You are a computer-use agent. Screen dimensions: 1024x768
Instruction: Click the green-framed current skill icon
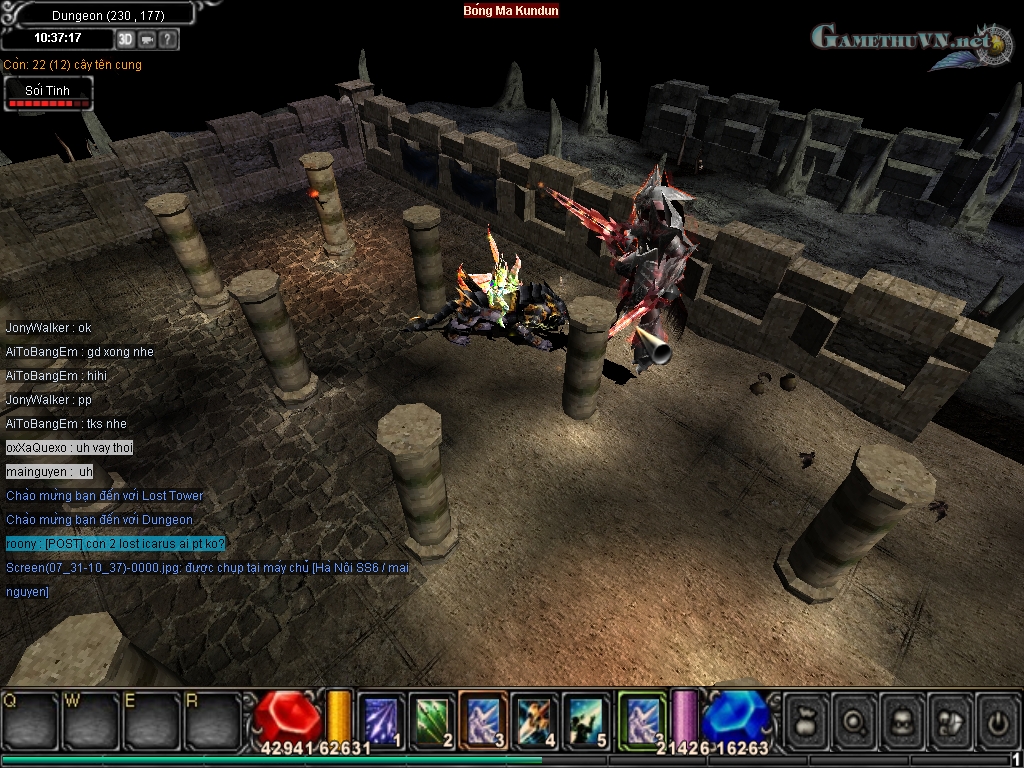click(x=641, y=718)
